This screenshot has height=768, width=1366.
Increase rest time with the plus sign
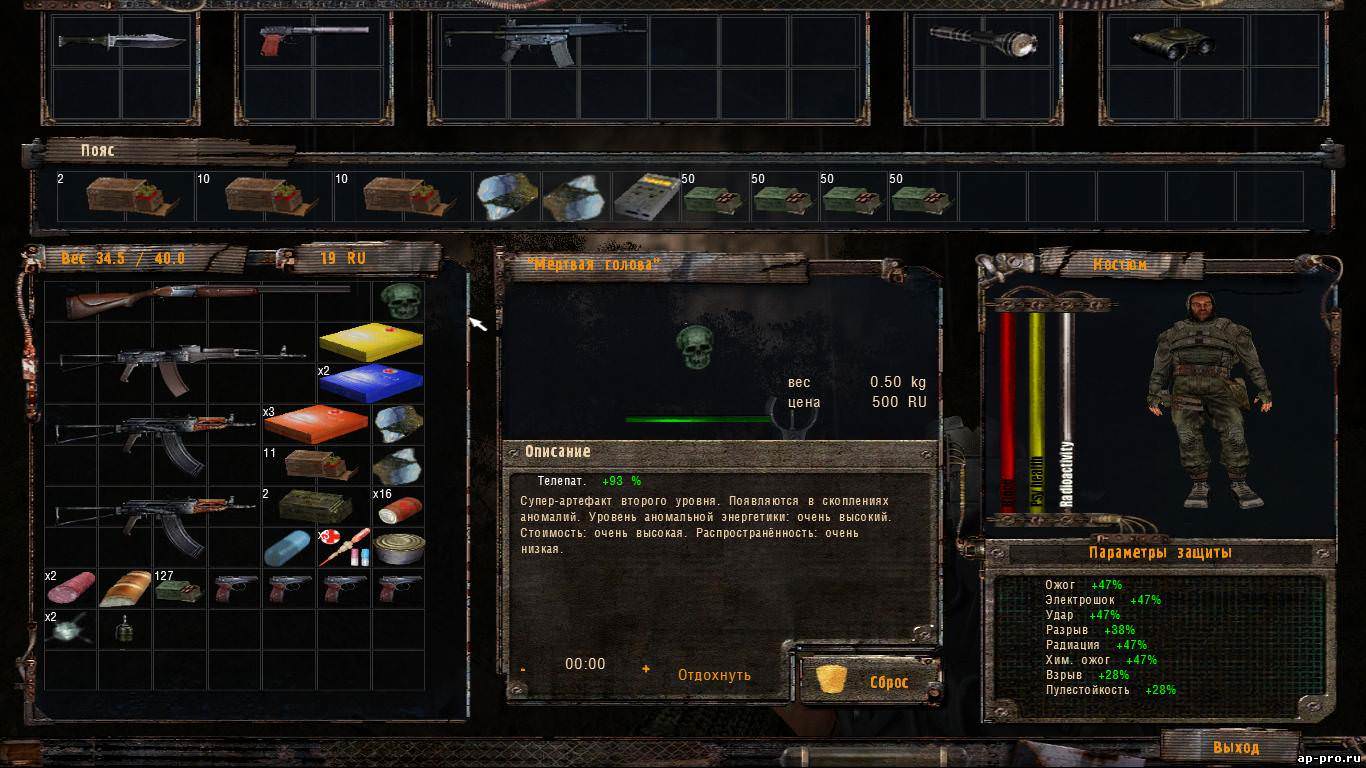[x=646, y=669]
